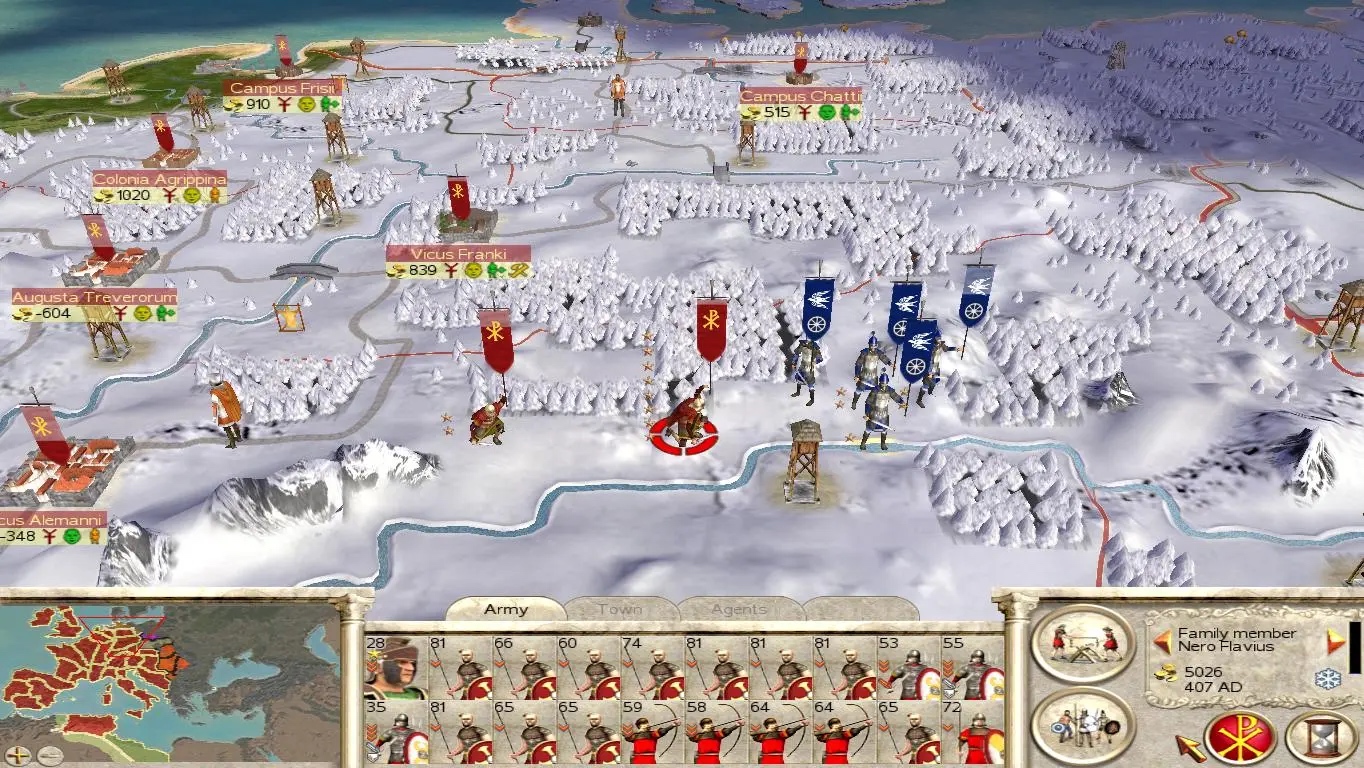Viewport: 1364px width, 768px height.
Task: Open the construction button with two builders
Action: tap(1083, 642)
